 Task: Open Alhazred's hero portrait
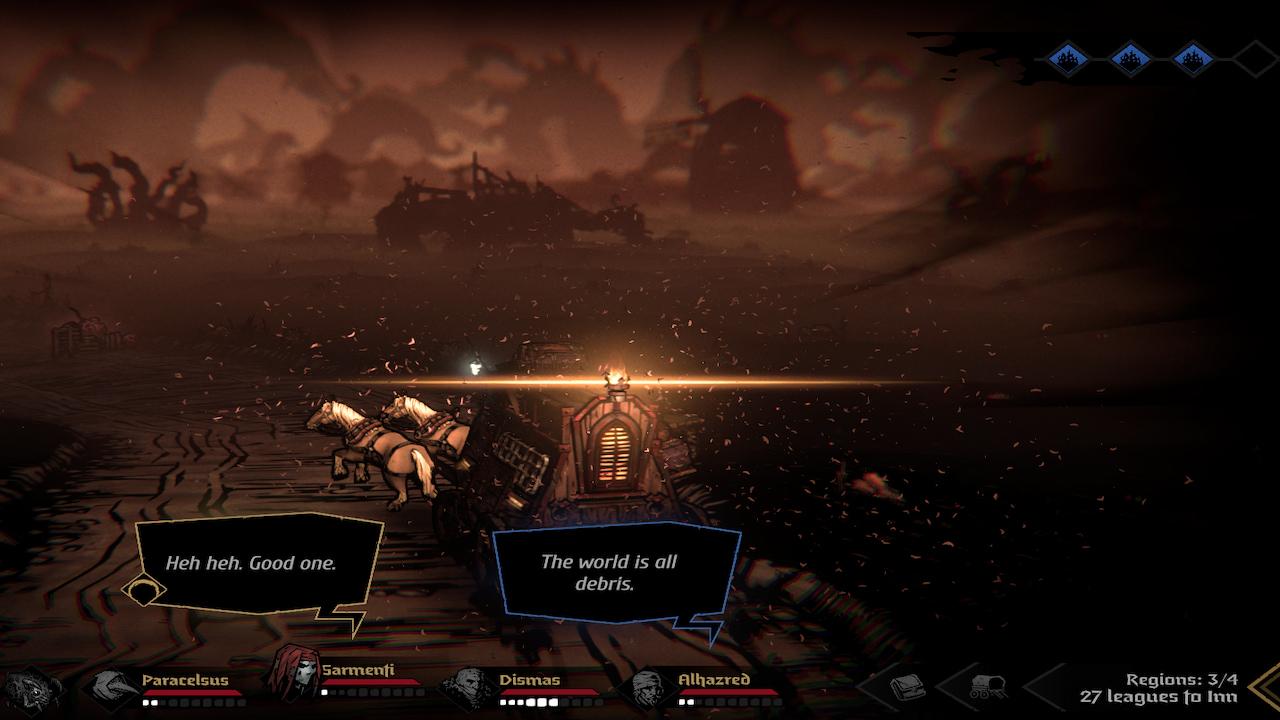(x=646, y=688)
